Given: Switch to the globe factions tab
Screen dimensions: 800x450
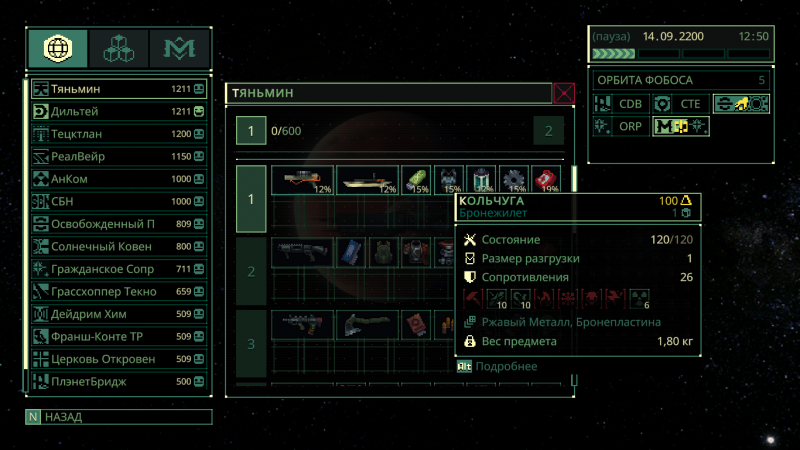Looking at the screenshot, I should coord(57,48).
